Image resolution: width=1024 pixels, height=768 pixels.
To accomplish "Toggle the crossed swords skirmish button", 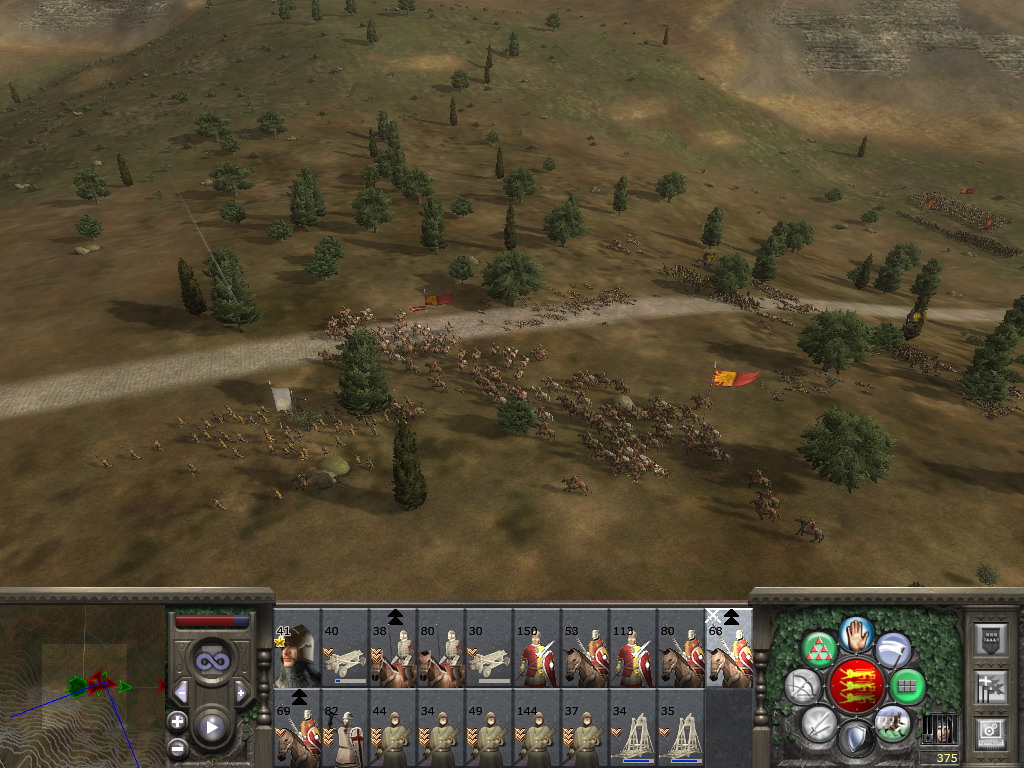I will [x=819, y=722].
